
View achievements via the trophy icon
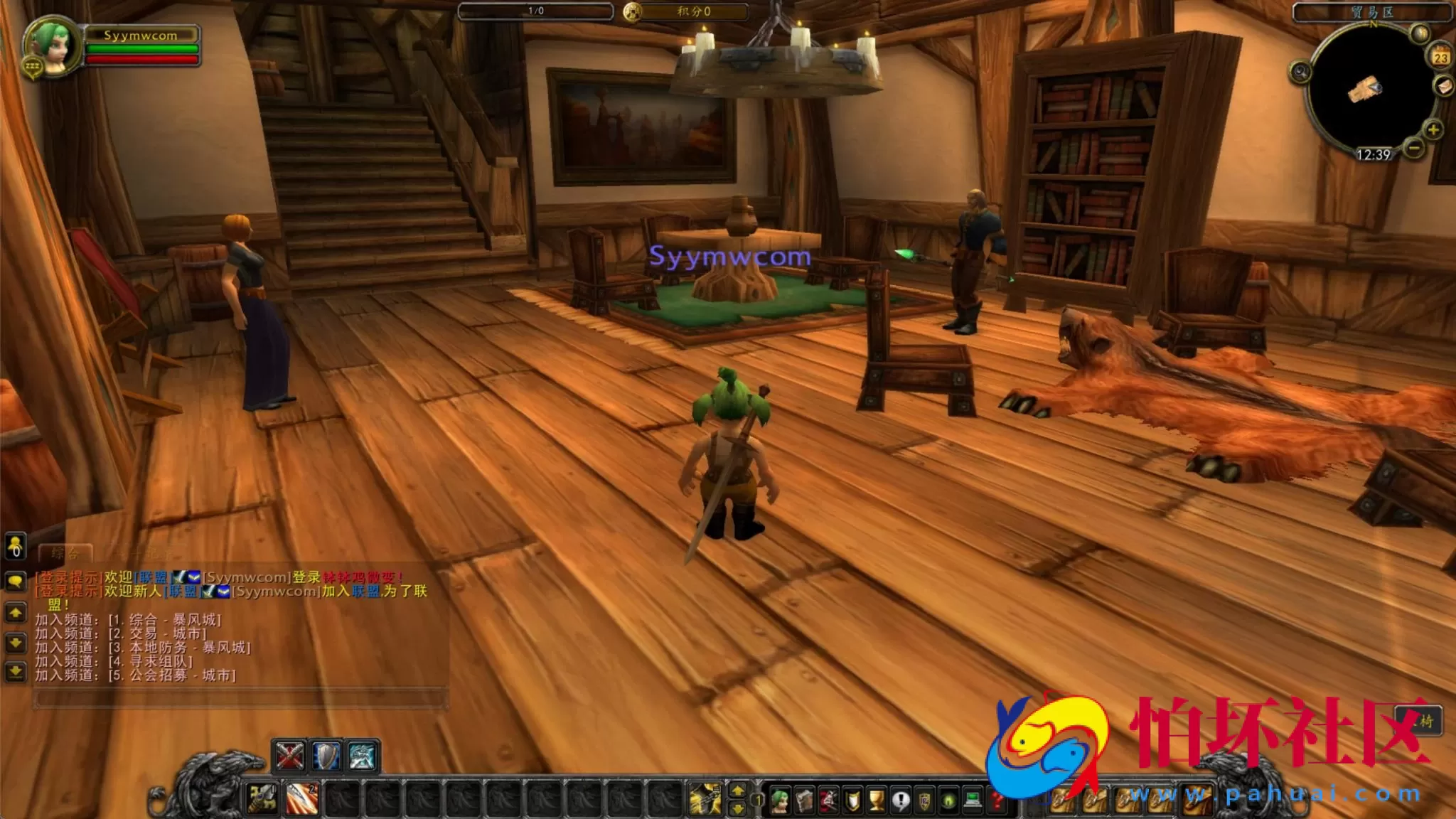coord(877,800)
